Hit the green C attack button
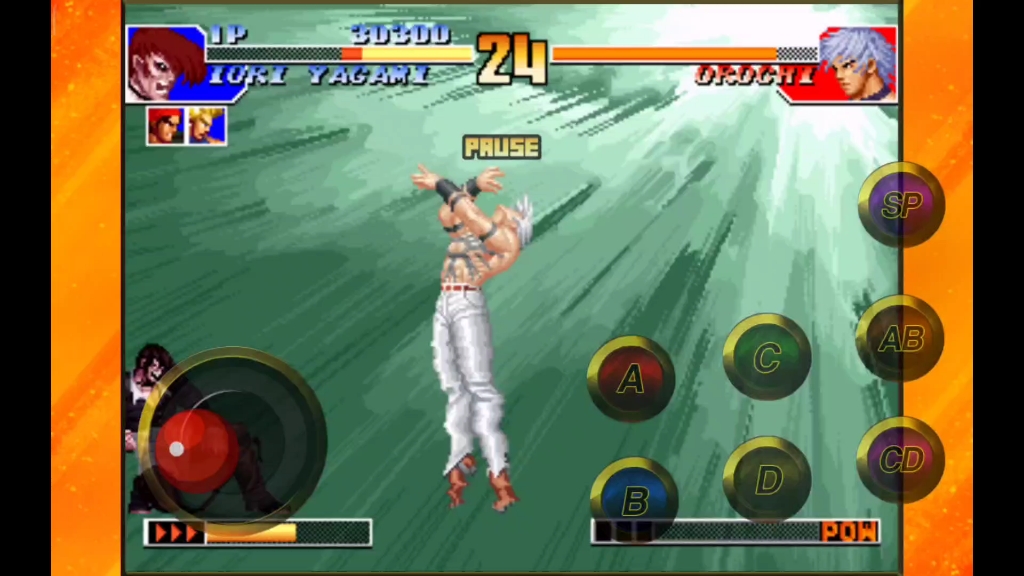1024x576 pixels. 766,357
